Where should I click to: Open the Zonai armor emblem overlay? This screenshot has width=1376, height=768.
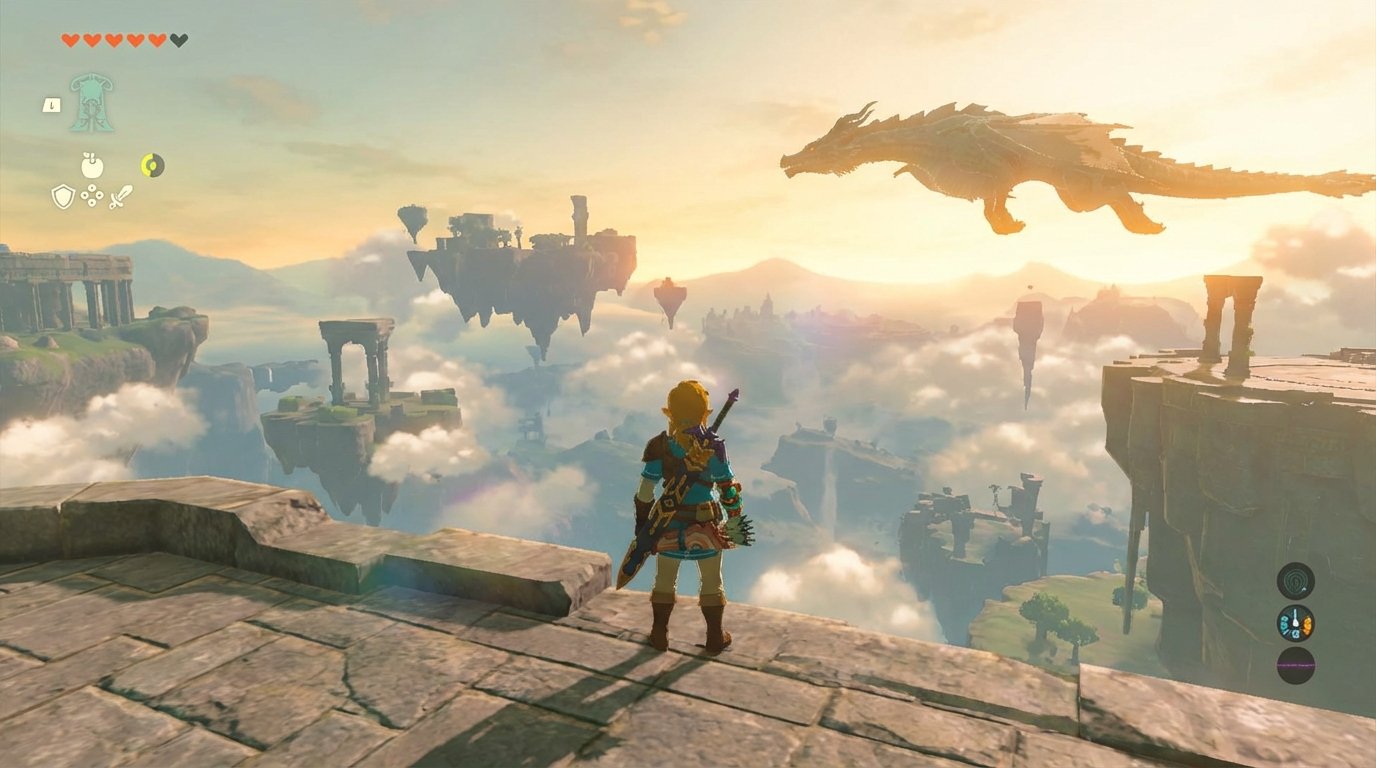coord(90,103)
